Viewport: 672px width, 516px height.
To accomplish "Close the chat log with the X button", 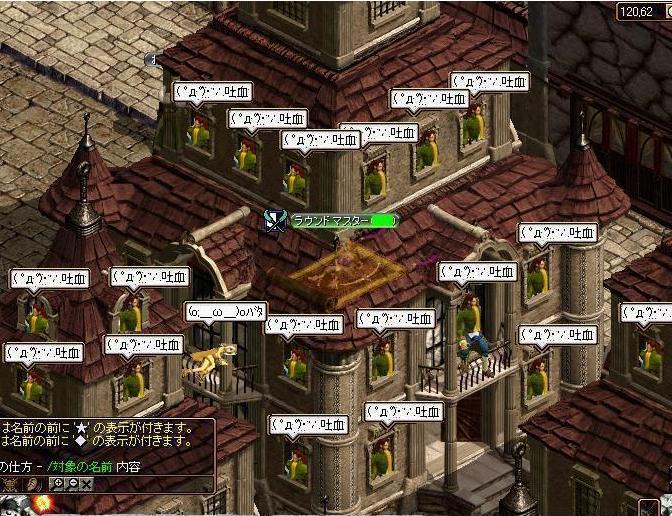I will click(x=87, y=483).
